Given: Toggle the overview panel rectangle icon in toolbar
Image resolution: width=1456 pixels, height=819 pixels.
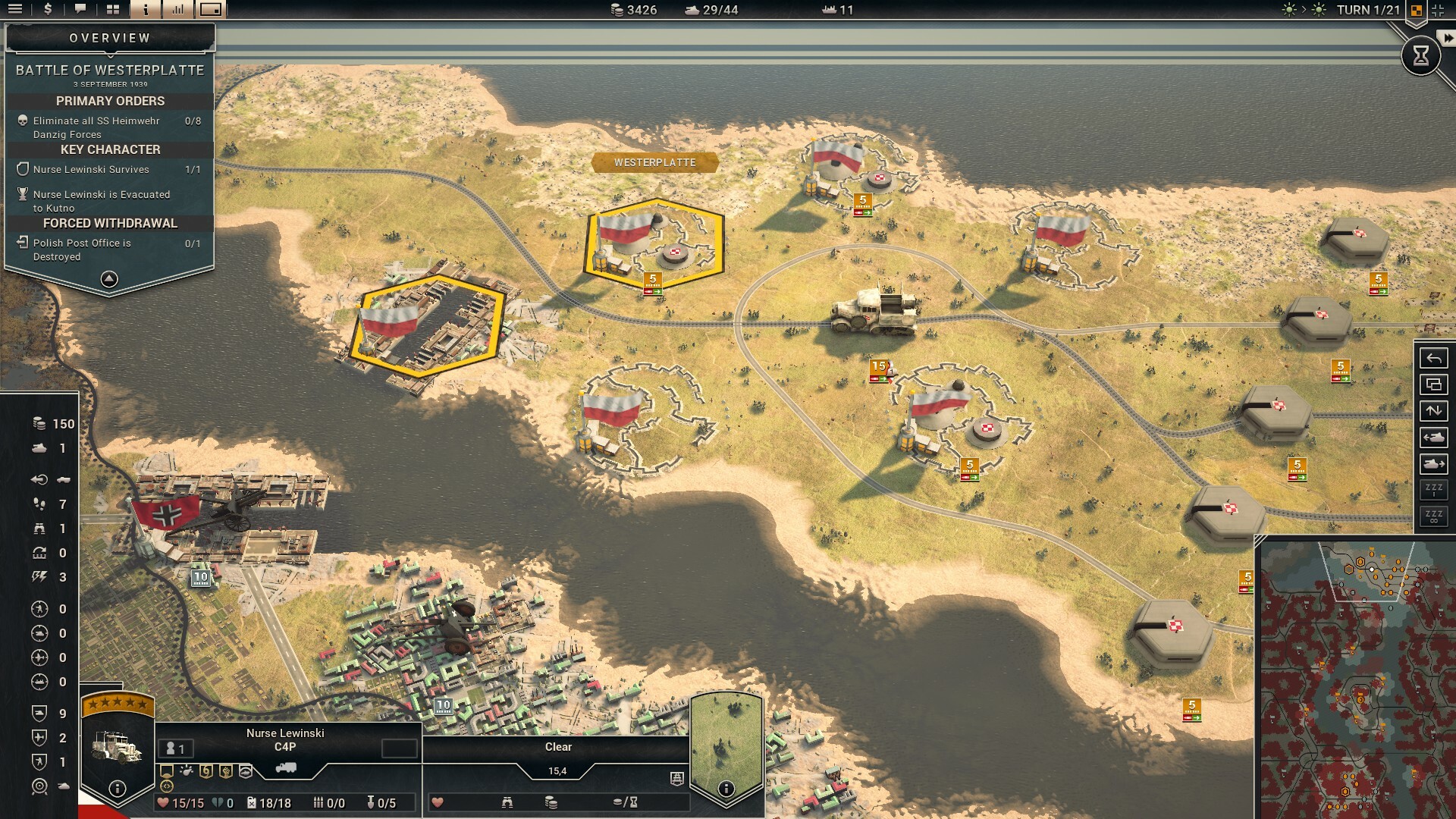Looking at the screenshot, I should 211,11.
